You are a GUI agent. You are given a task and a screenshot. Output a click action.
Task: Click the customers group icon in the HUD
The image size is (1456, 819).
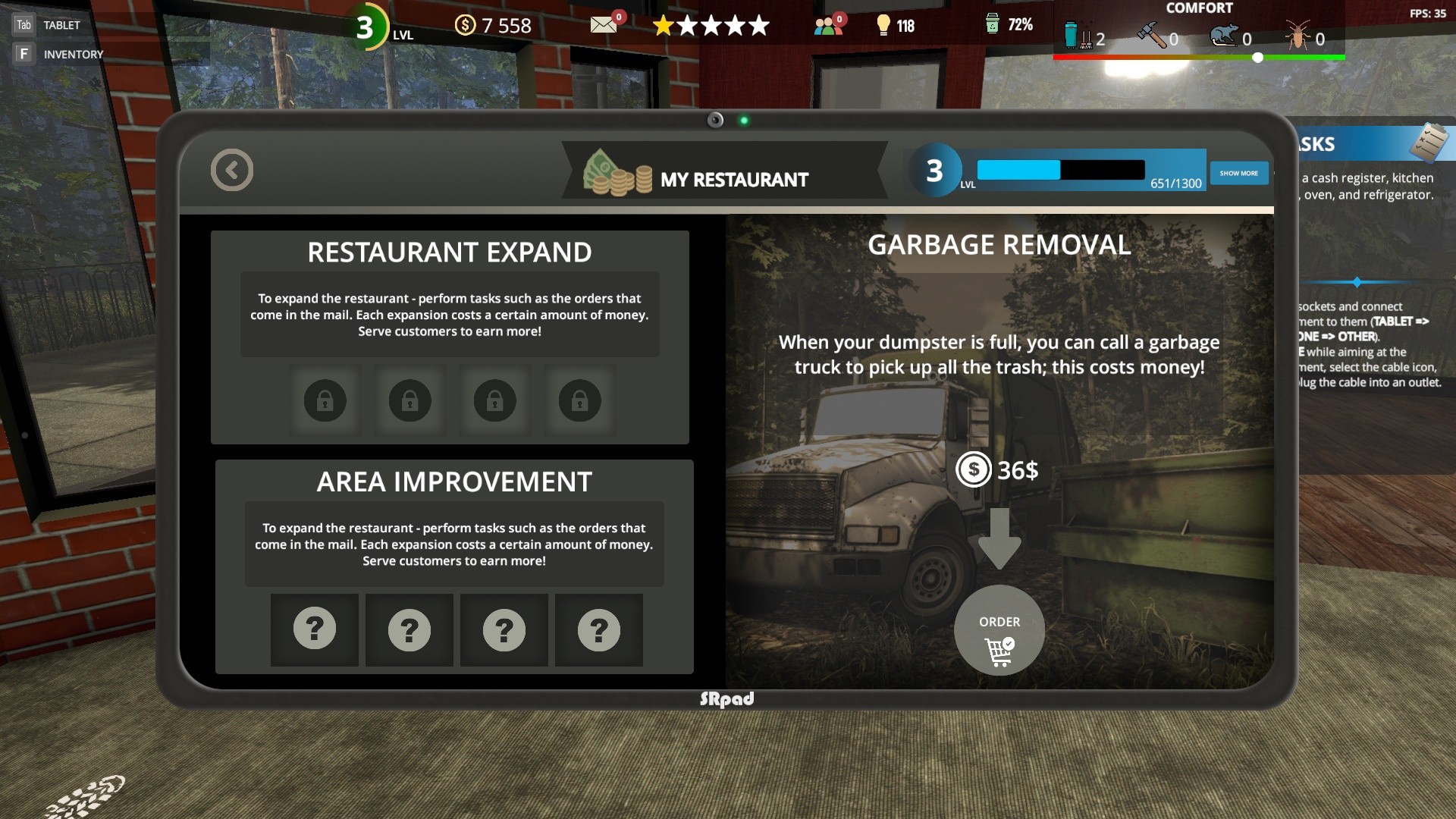click(x=827, y=24)
